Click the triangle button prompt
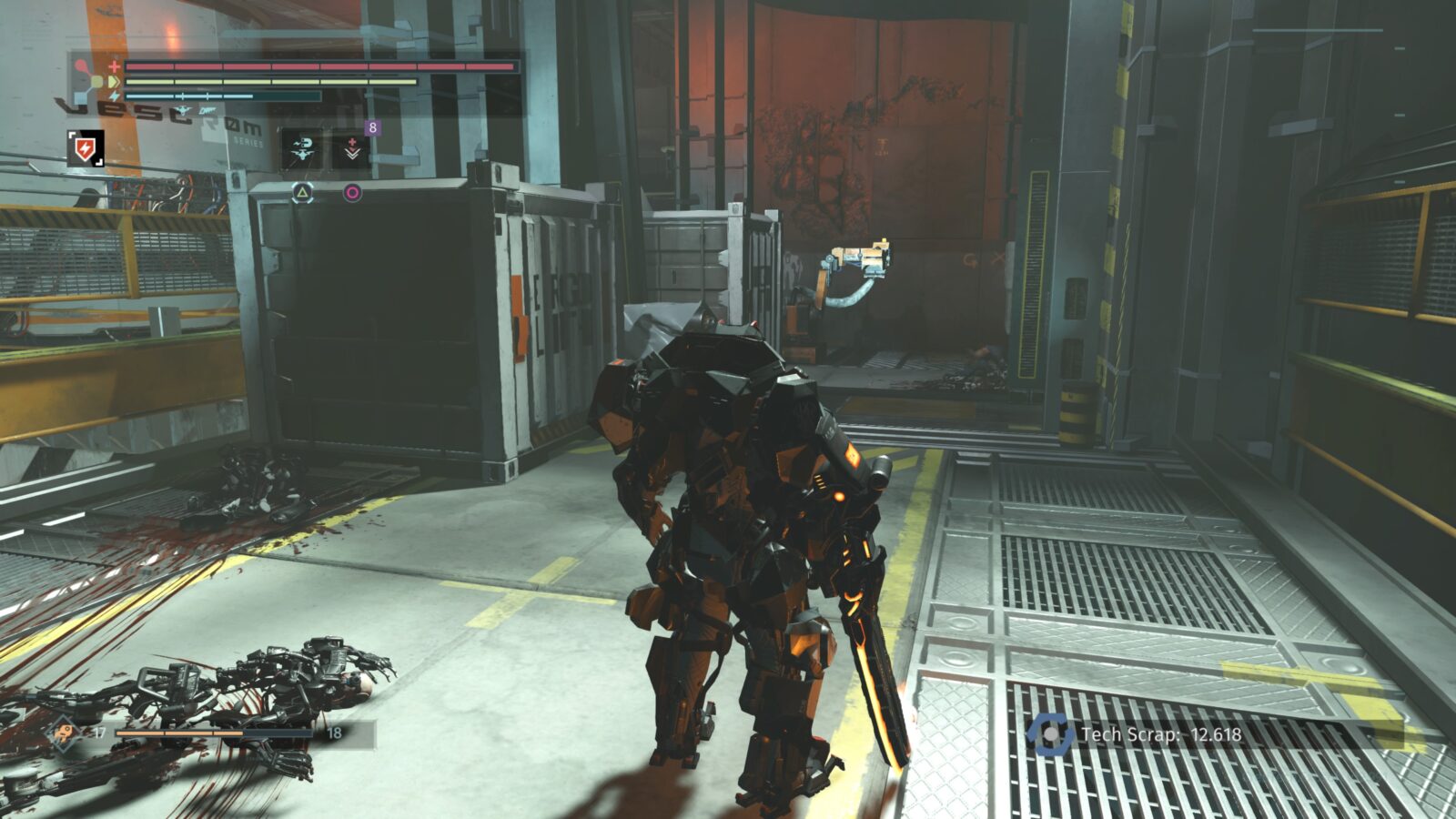 point(303,191)
